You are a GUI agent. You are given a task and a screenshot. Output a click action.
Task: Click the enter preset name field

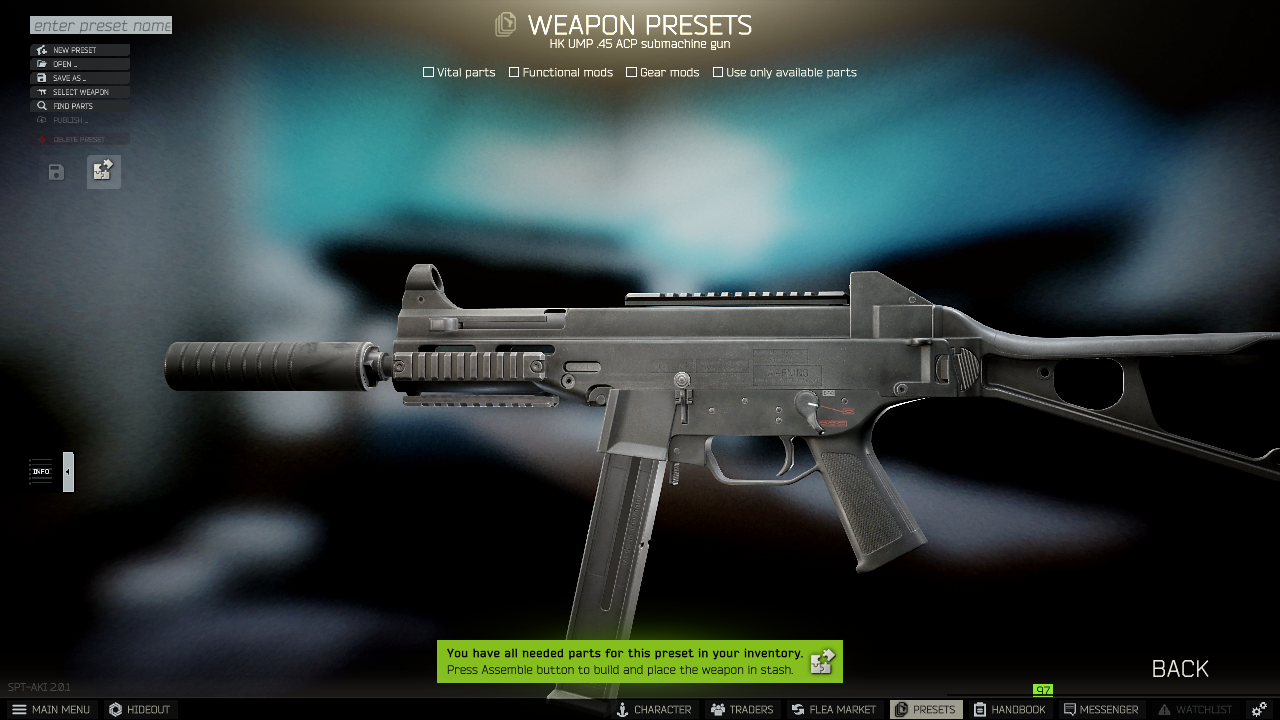pyautogui.click(x=100, y=24)
